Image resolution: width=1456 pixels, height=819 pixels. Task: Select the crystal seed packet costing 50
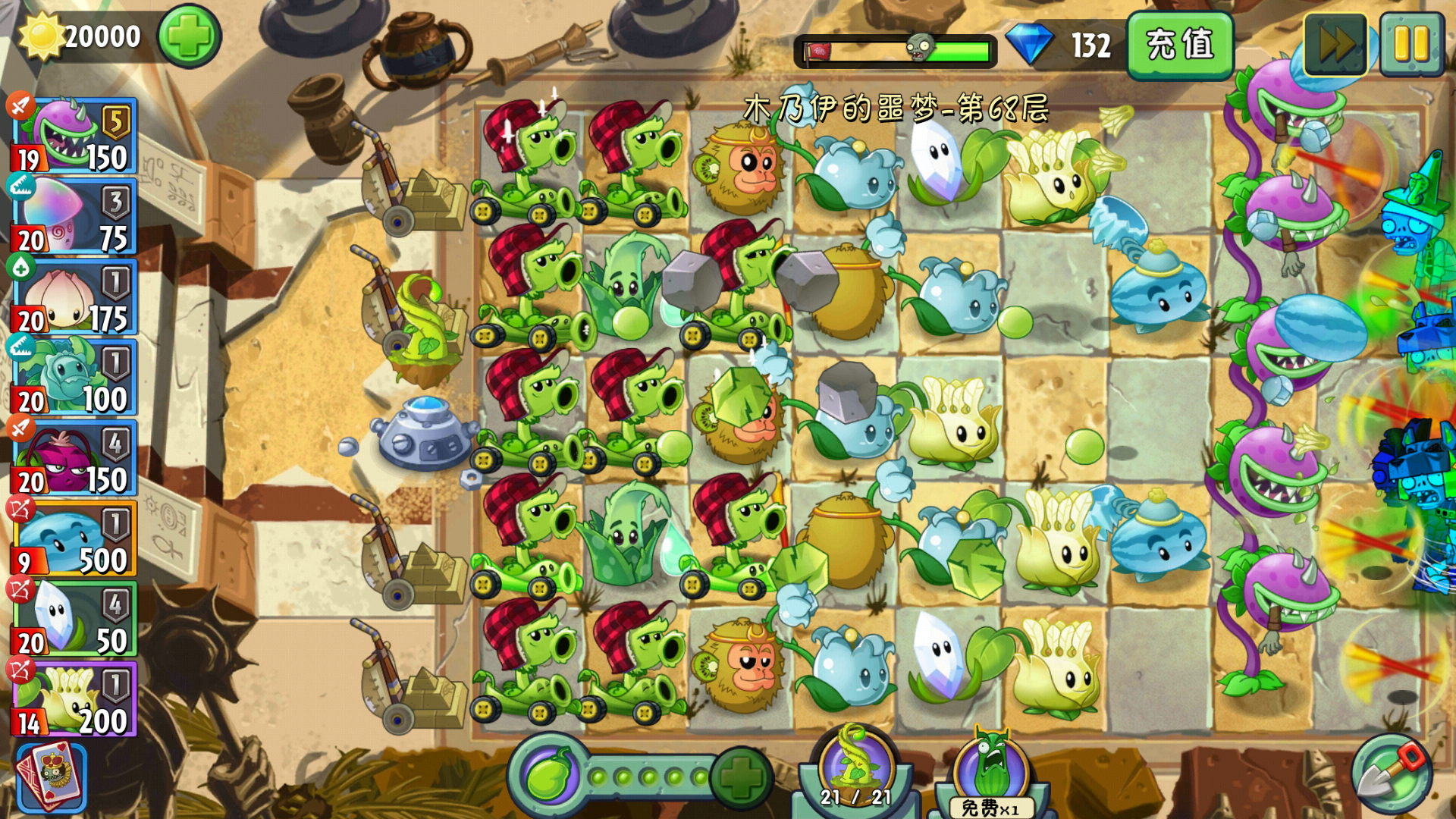coord(74,618)
